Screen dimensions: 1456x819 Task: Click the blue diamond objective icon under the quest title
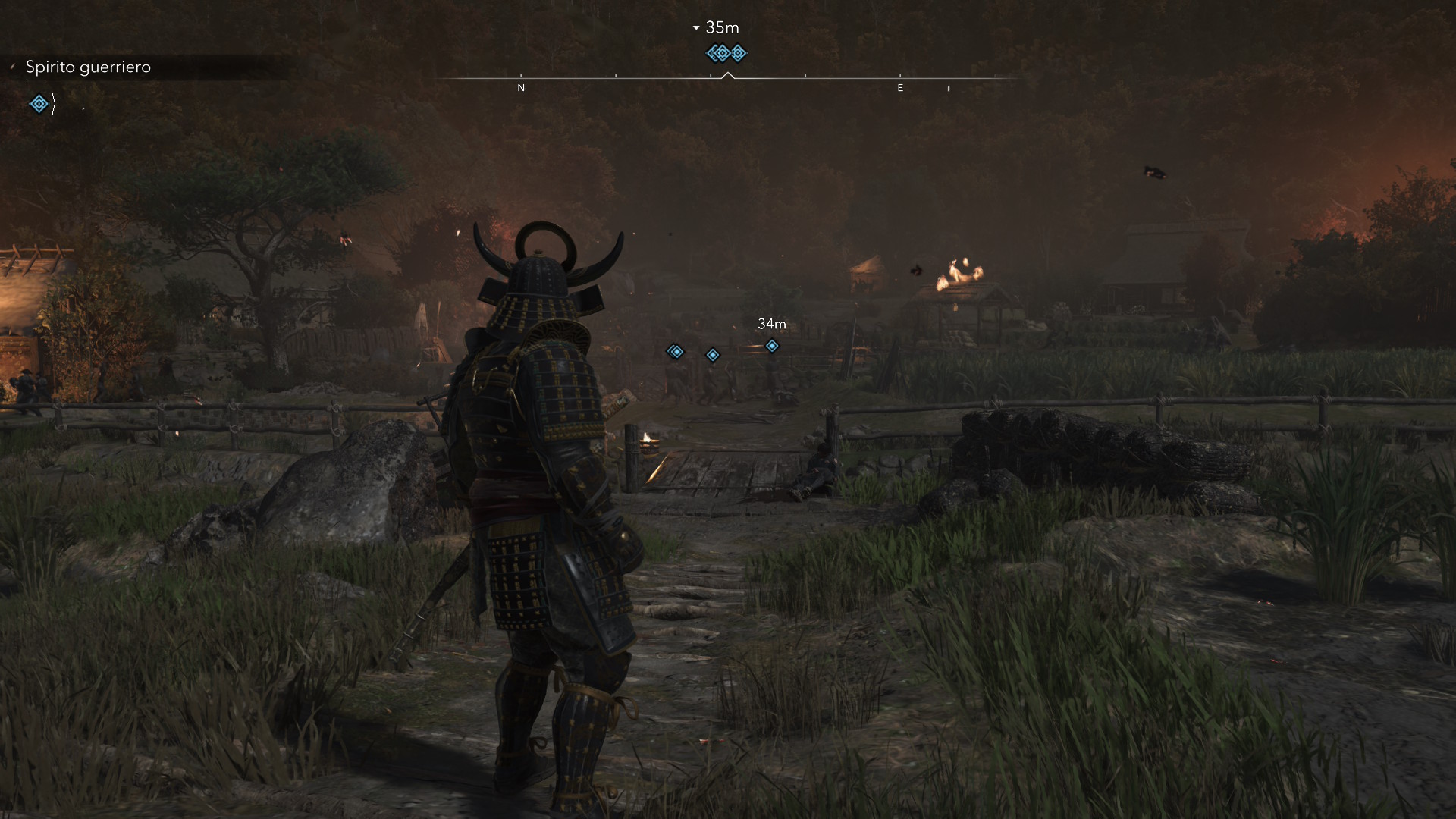point(39,103)
